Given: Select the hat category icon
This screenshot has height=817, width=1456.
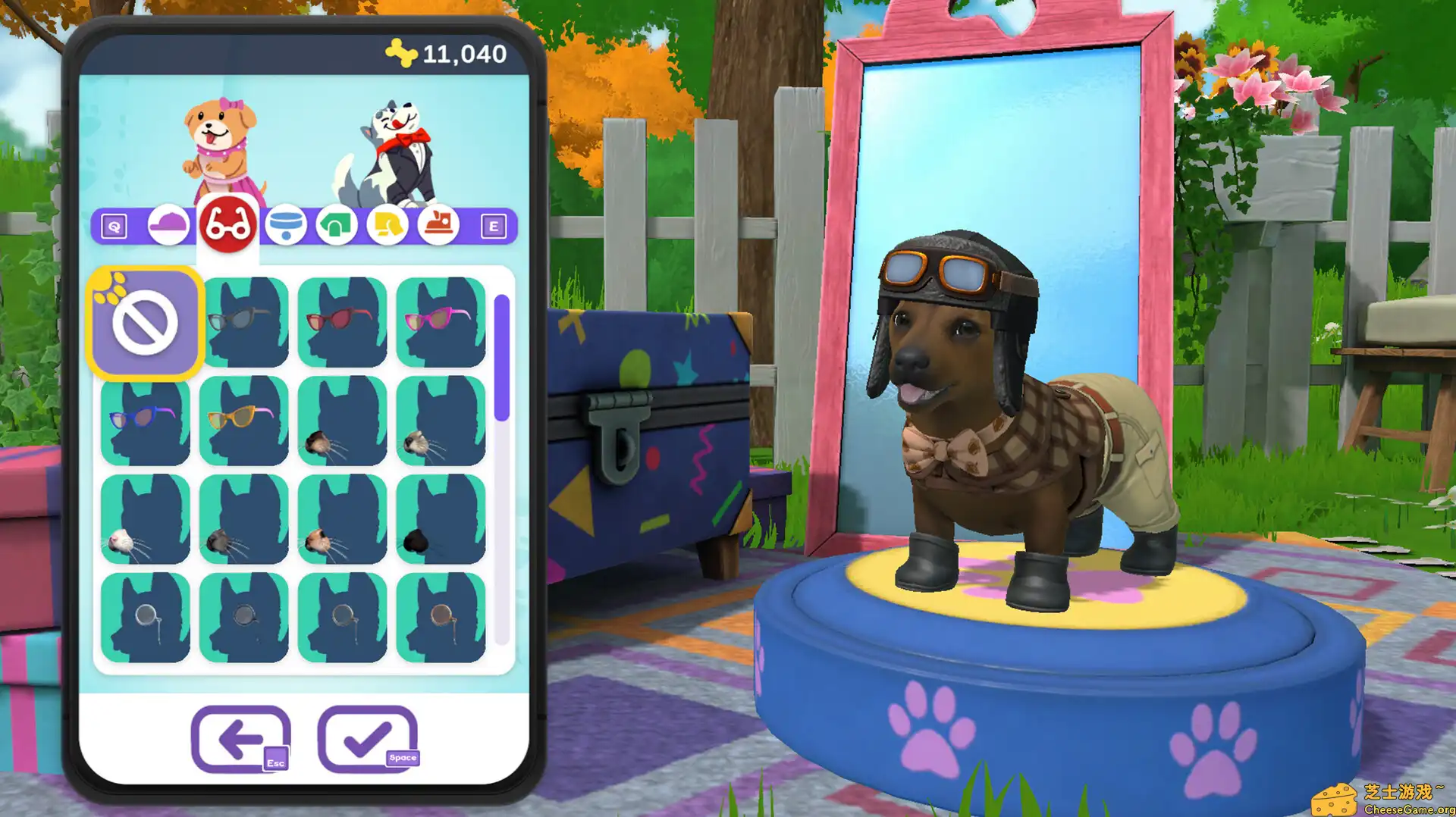Looking at the screenshot, I should pos(168,224).
